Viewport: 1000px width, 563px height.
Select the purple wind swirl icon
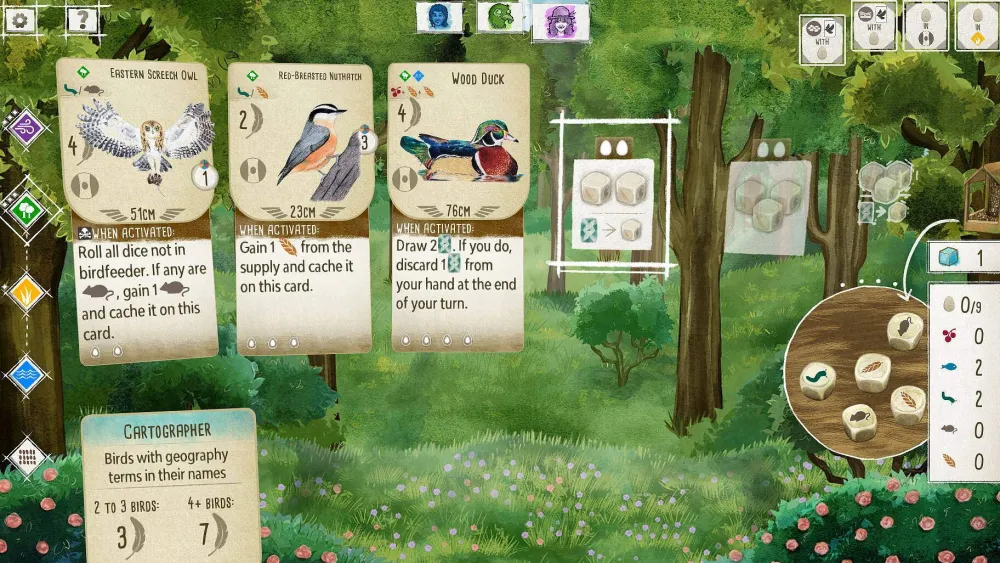click(x=24, y=128)
